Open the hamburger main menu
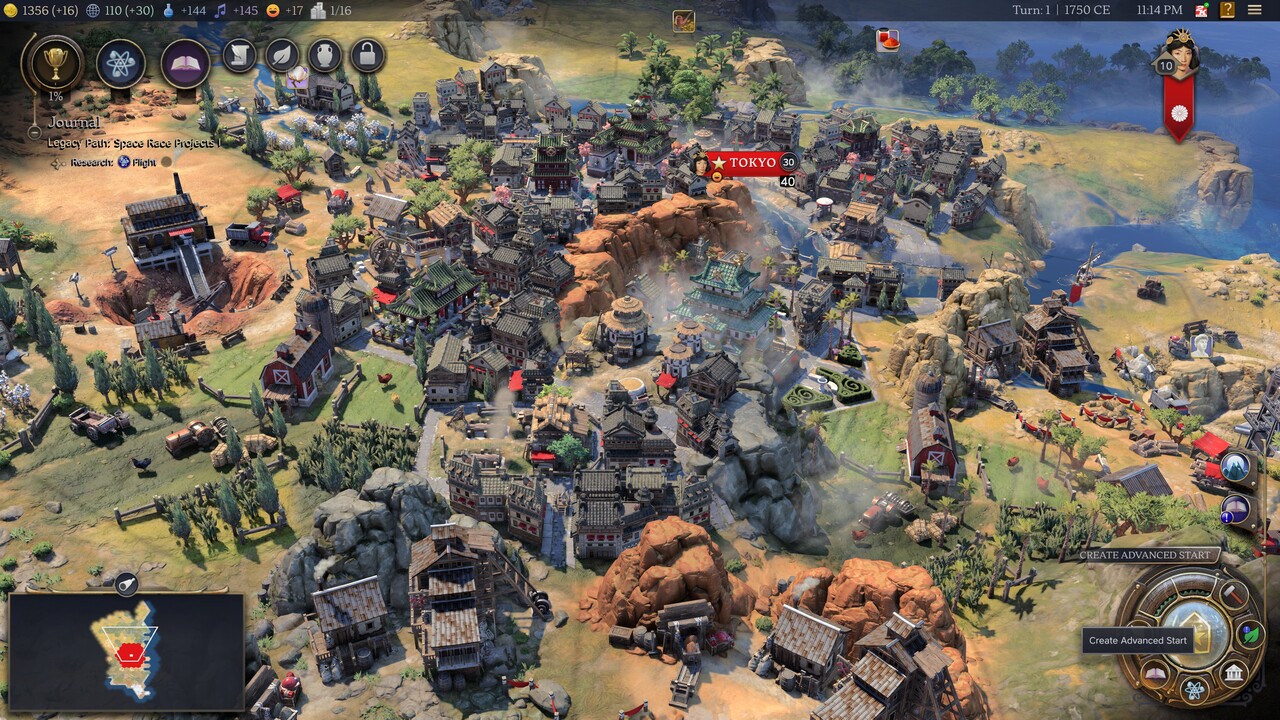This screenshot has height=720, width=1280. coord(1254,10)
